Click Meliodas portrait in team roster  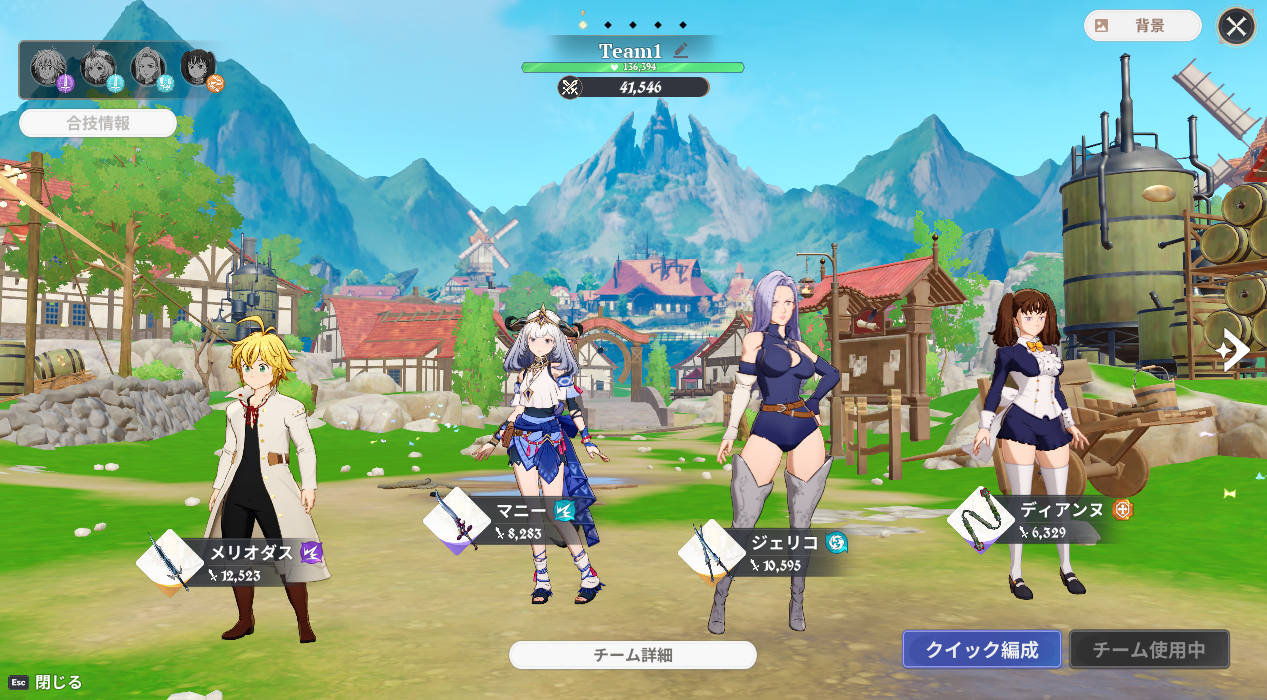coord(48,68)
